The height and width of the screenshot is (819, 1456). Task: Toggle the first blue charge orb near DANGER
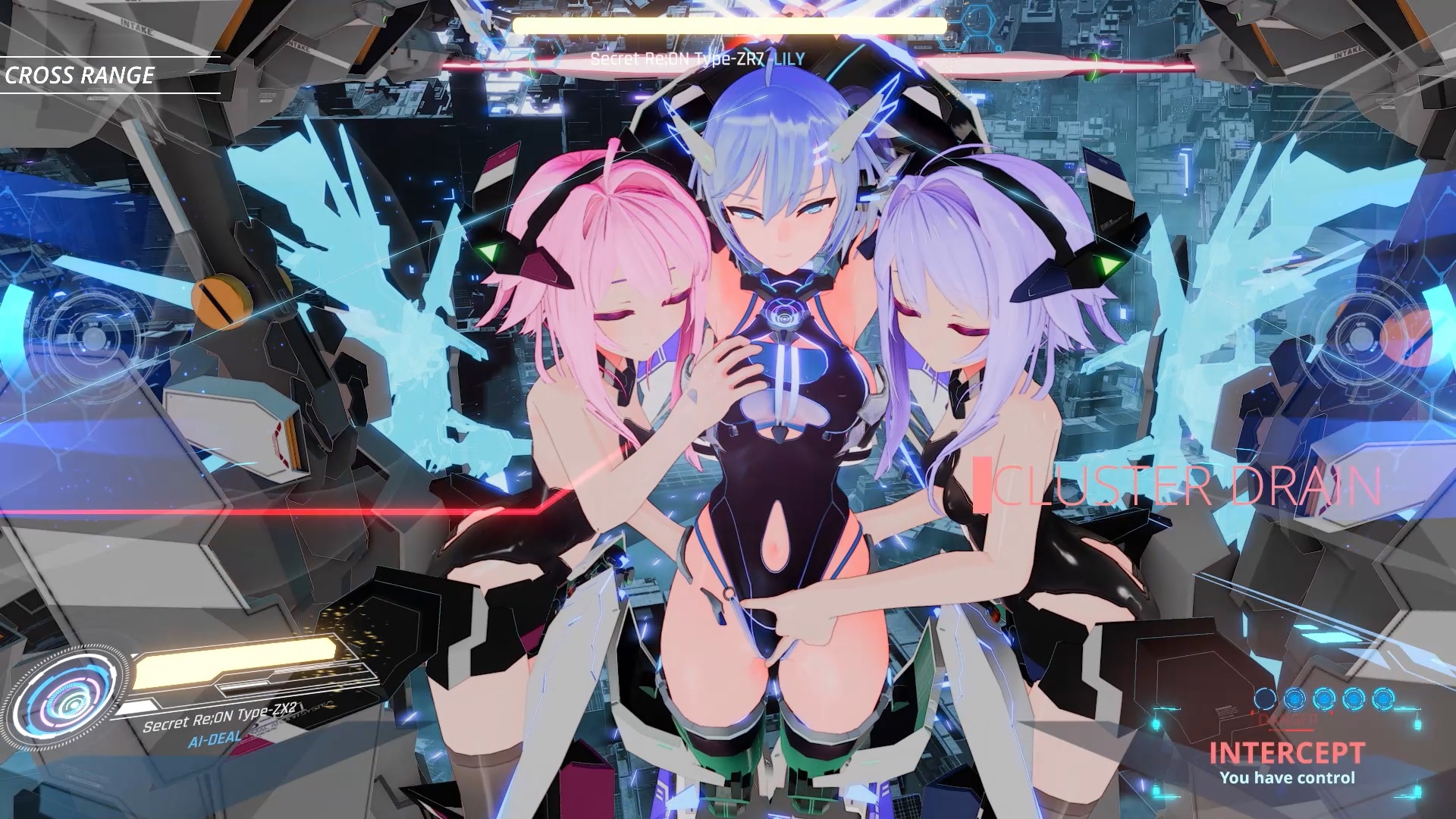pyautogui.click(x=1265, y=698)
